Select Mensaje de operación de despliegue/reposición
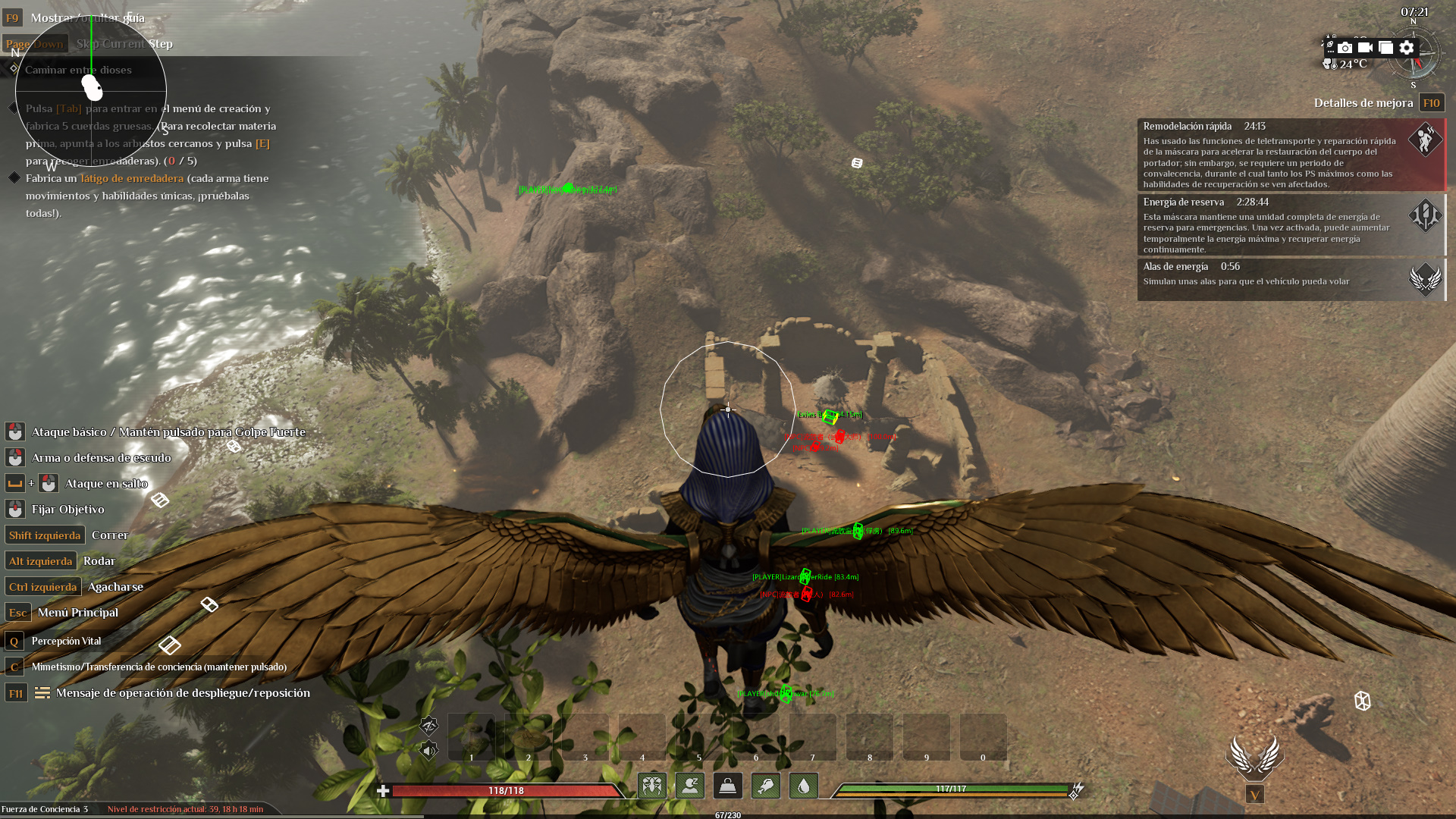 [x=184, y=692]
